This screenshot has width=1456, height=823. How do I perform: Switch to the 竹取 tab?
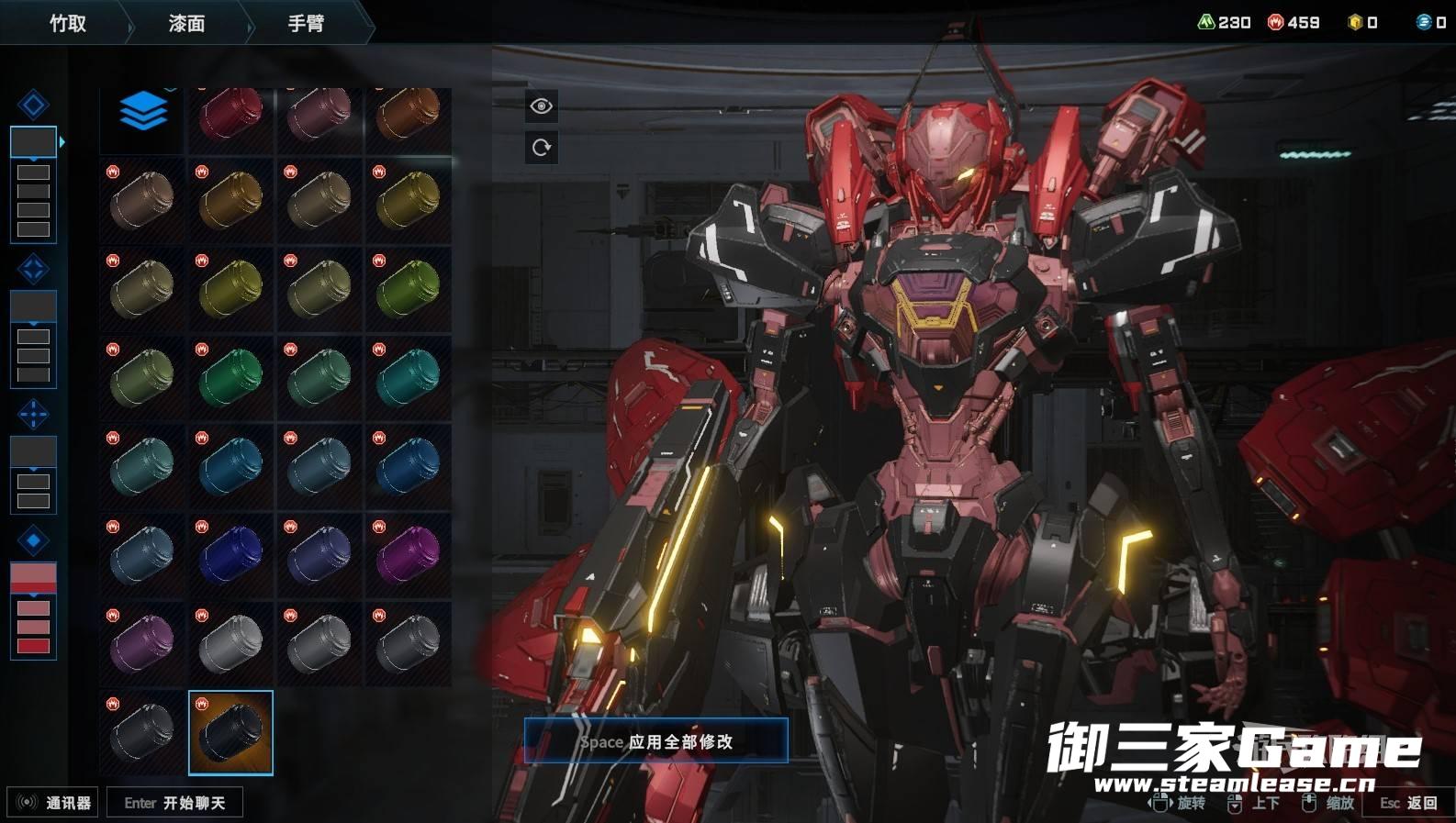click(67, 23)
